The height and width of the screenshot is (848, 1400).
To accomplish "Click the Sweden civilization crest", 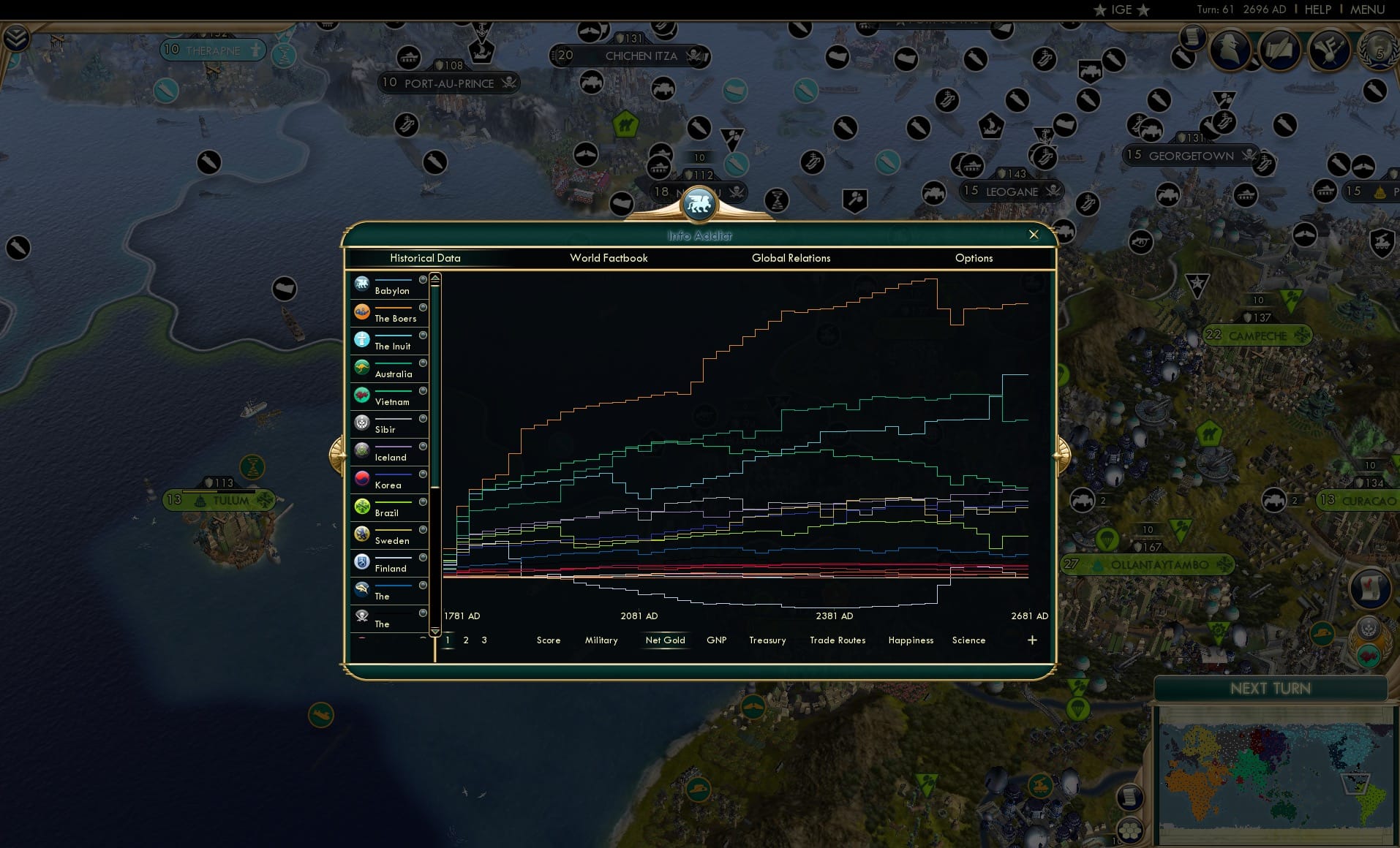I will pos(362,532).
